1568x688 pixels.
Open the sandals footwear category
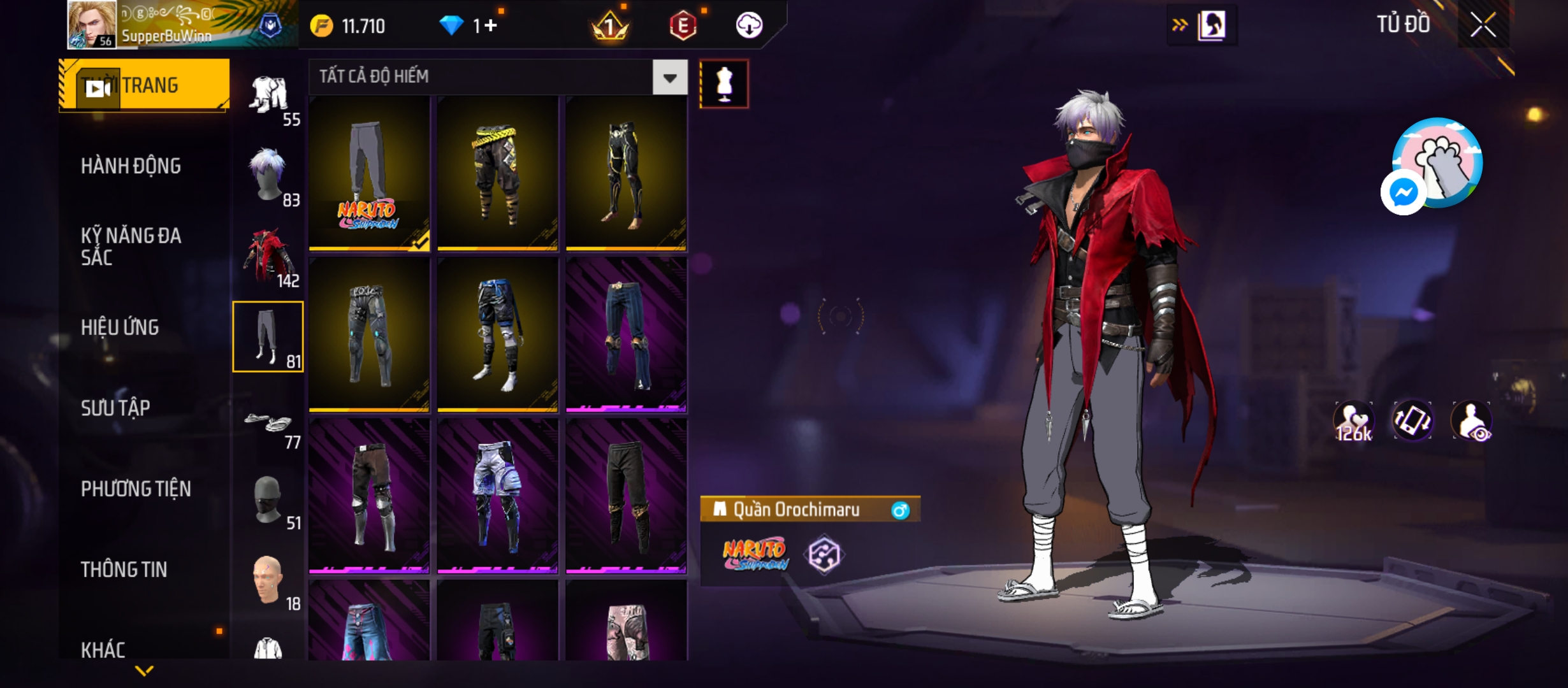coord(268,424)
